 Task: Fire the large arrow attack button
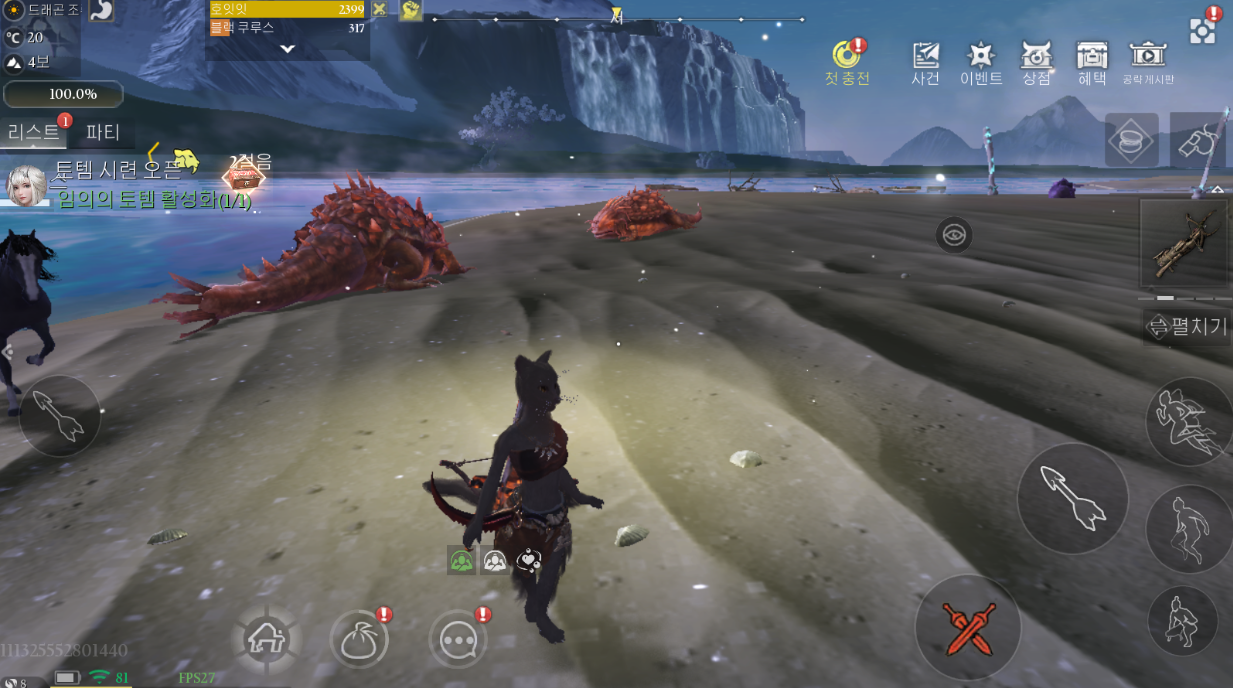1072,497
